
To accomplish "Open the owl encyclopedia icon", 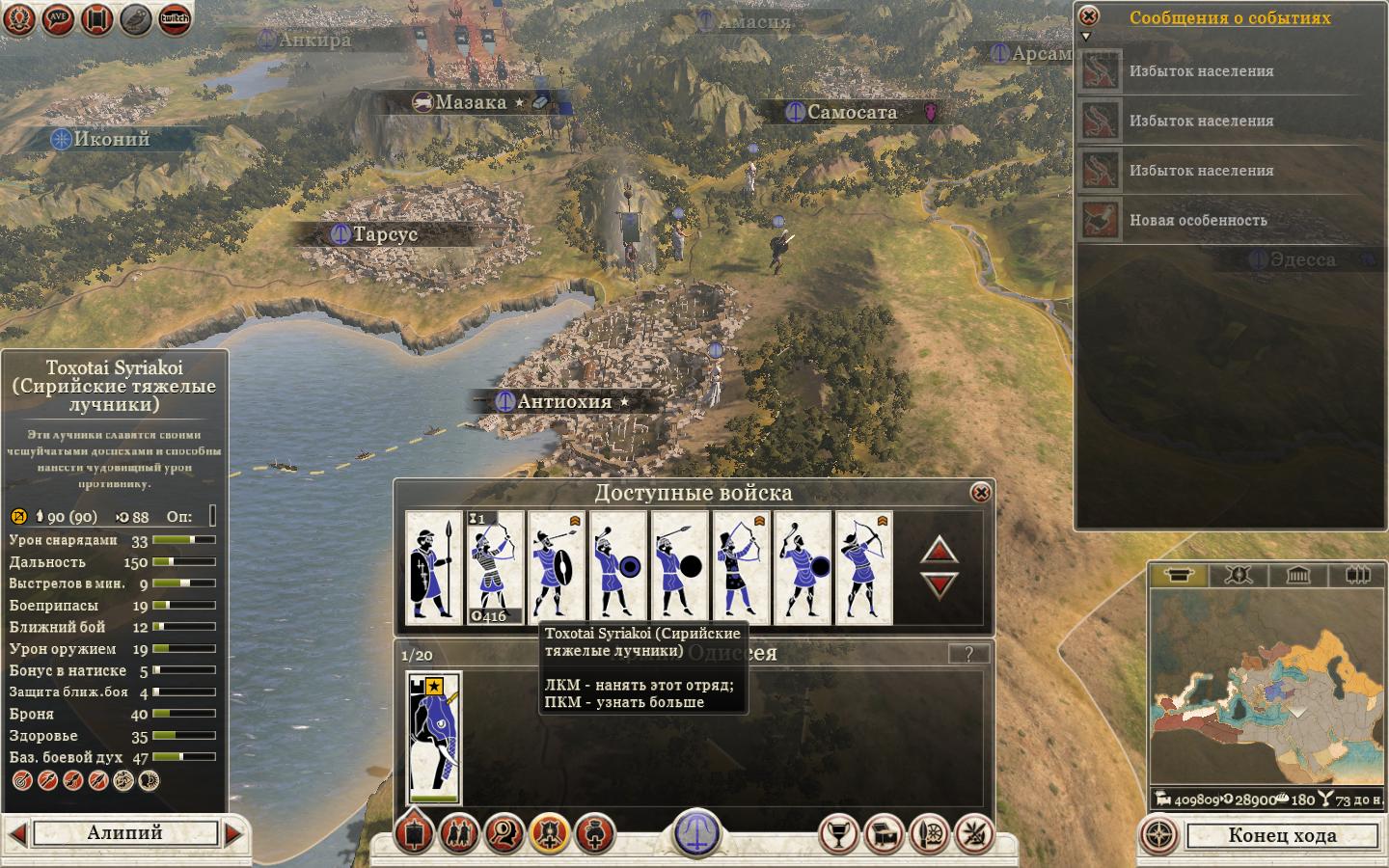I will (x=136, y=18).
